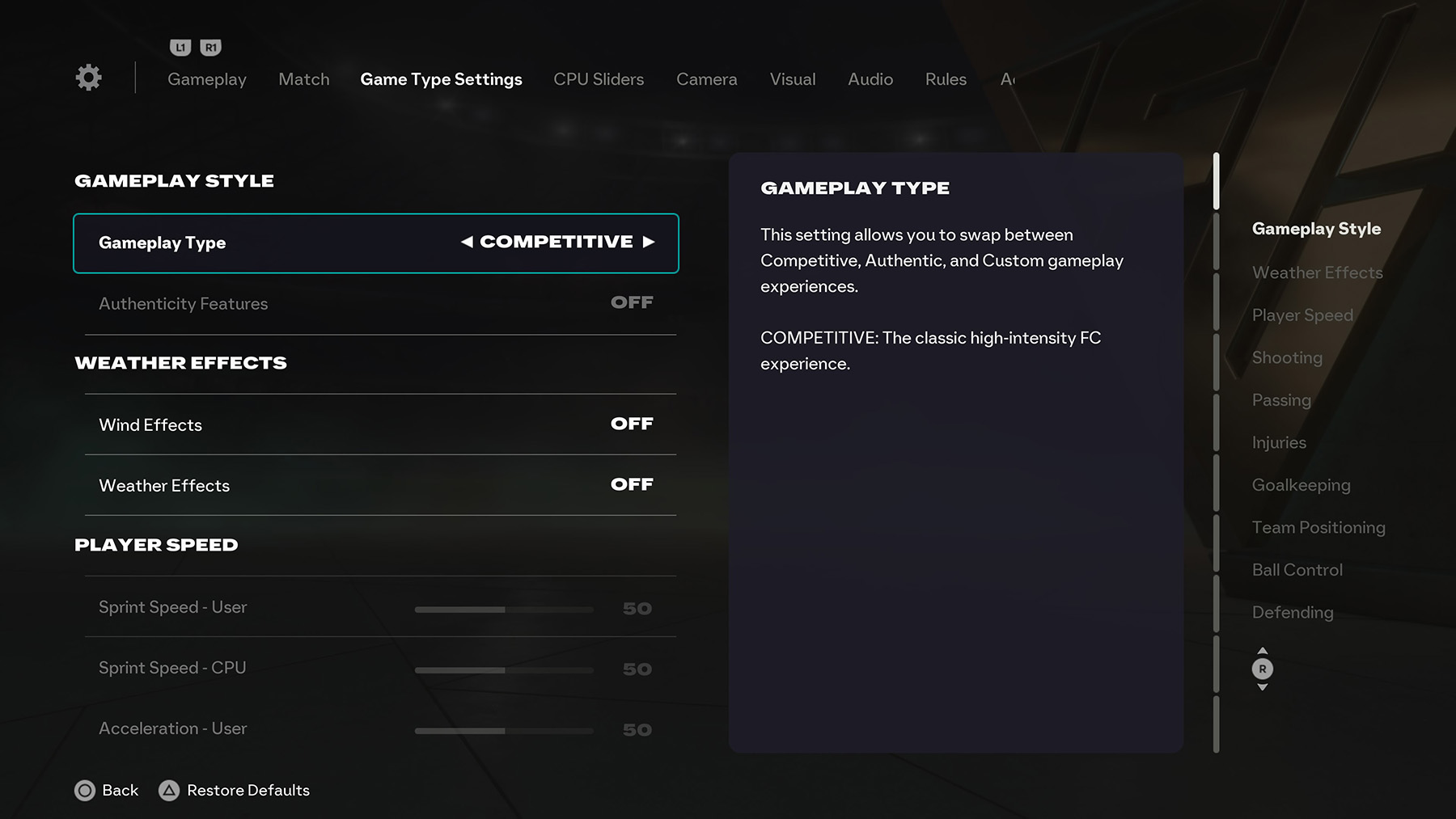Click the triangle Restore Defaults icon
The width and height of the screenshot is (1456, 819).
170,791
